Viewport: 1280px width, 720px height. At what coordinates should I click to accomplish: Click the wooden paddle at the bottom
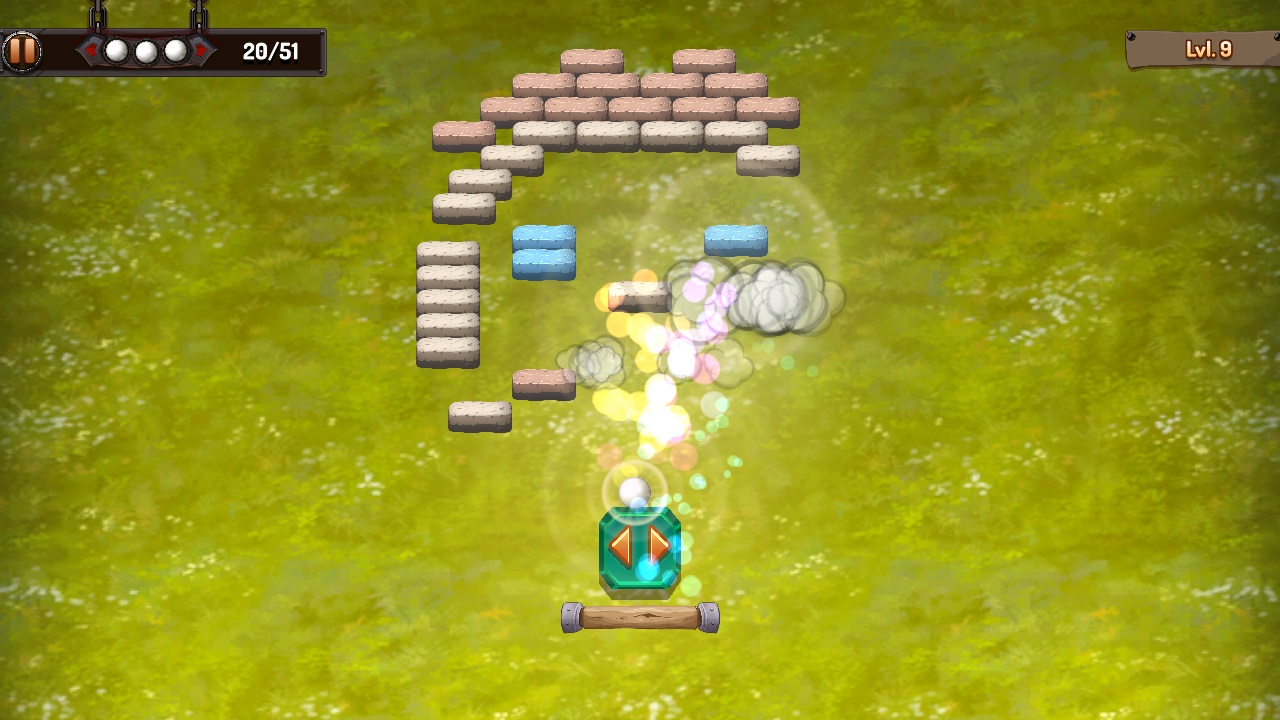click(x=640, y=618)
